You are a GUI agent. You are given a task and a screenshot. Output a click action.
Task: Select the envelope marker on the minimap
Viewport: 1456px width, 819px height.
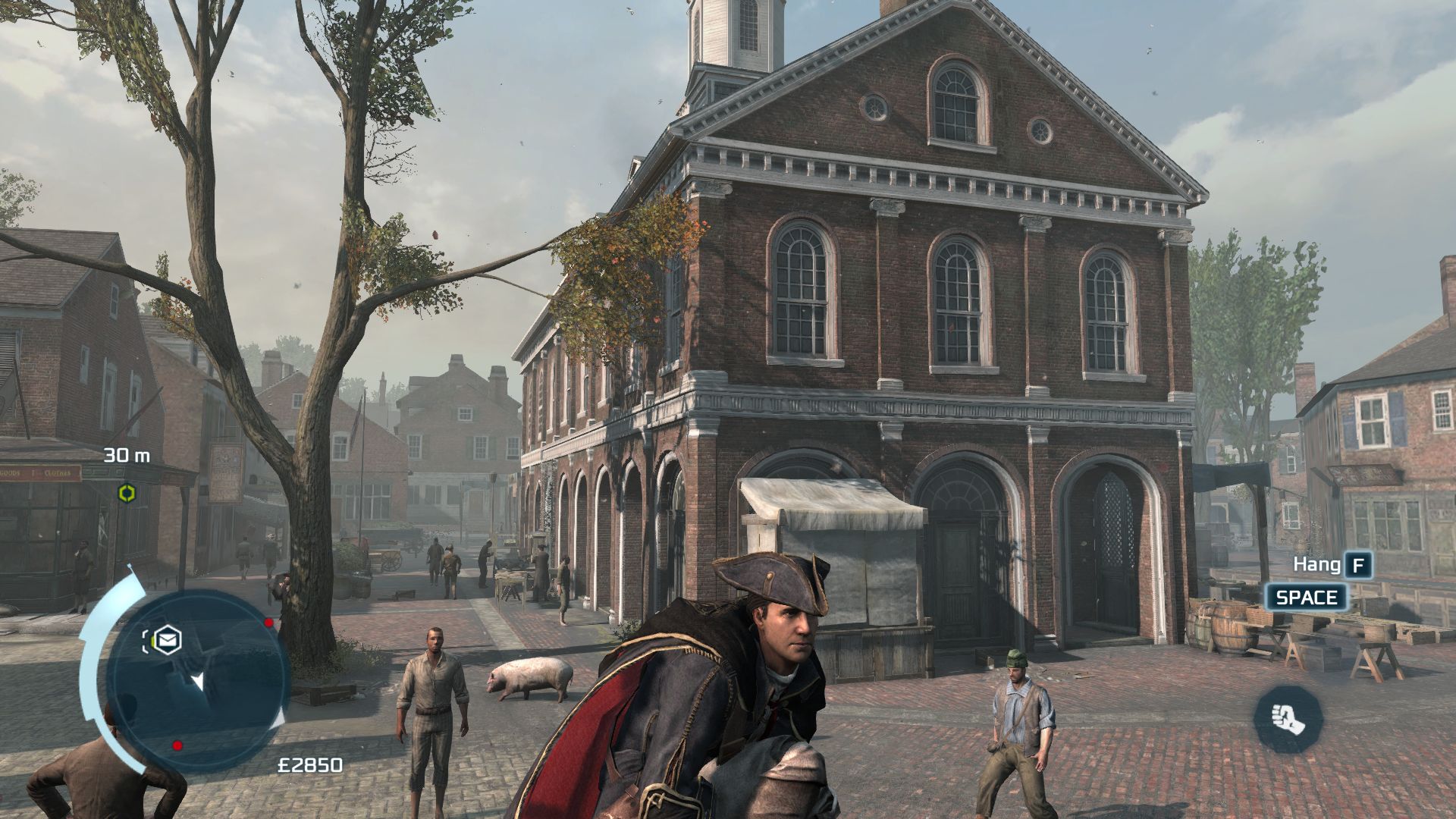[x=167, y=640]
